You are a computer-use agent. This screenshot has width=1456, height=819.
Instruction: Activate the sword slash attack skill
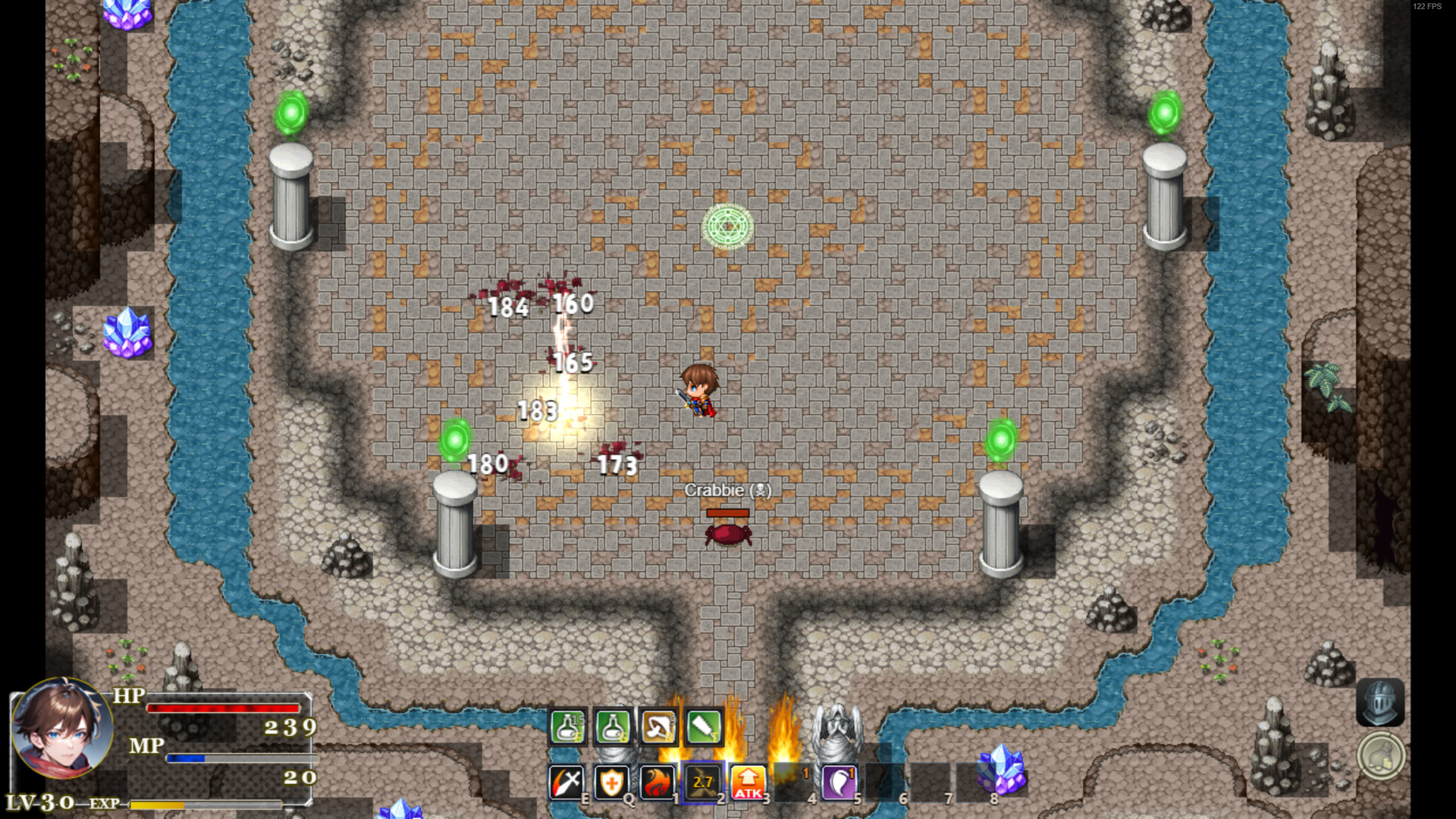[x=566, y=783]
